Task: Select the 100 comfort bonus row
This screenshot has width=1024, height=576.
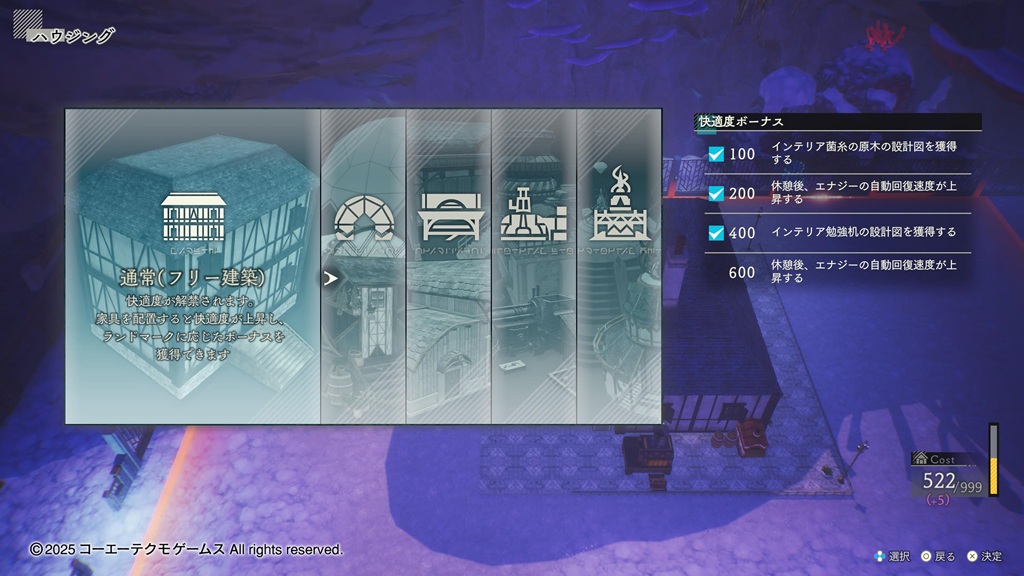Action: pyautogui.click(x=838, y=154)
